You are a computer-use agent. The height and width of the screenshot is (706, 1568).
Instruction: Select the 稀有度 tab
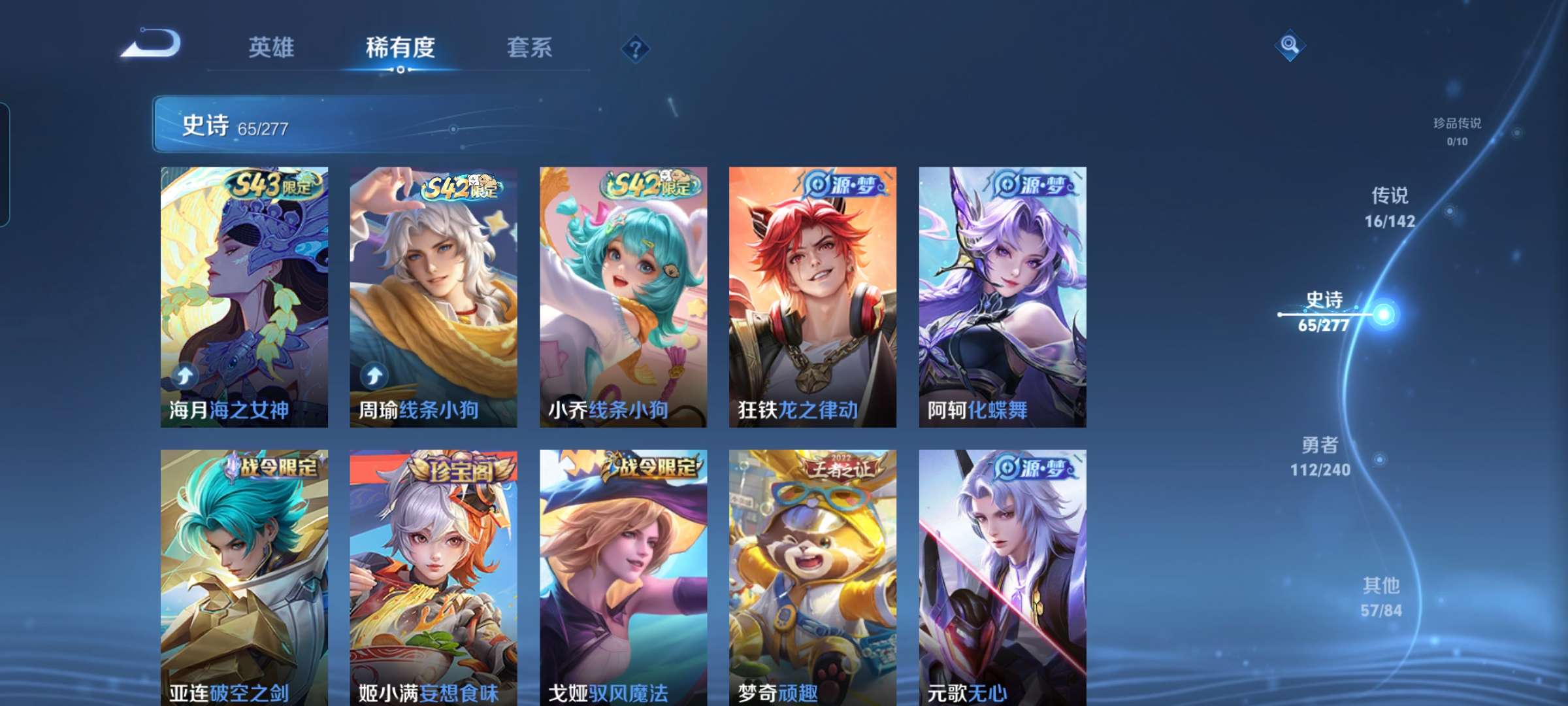(400, 47)
